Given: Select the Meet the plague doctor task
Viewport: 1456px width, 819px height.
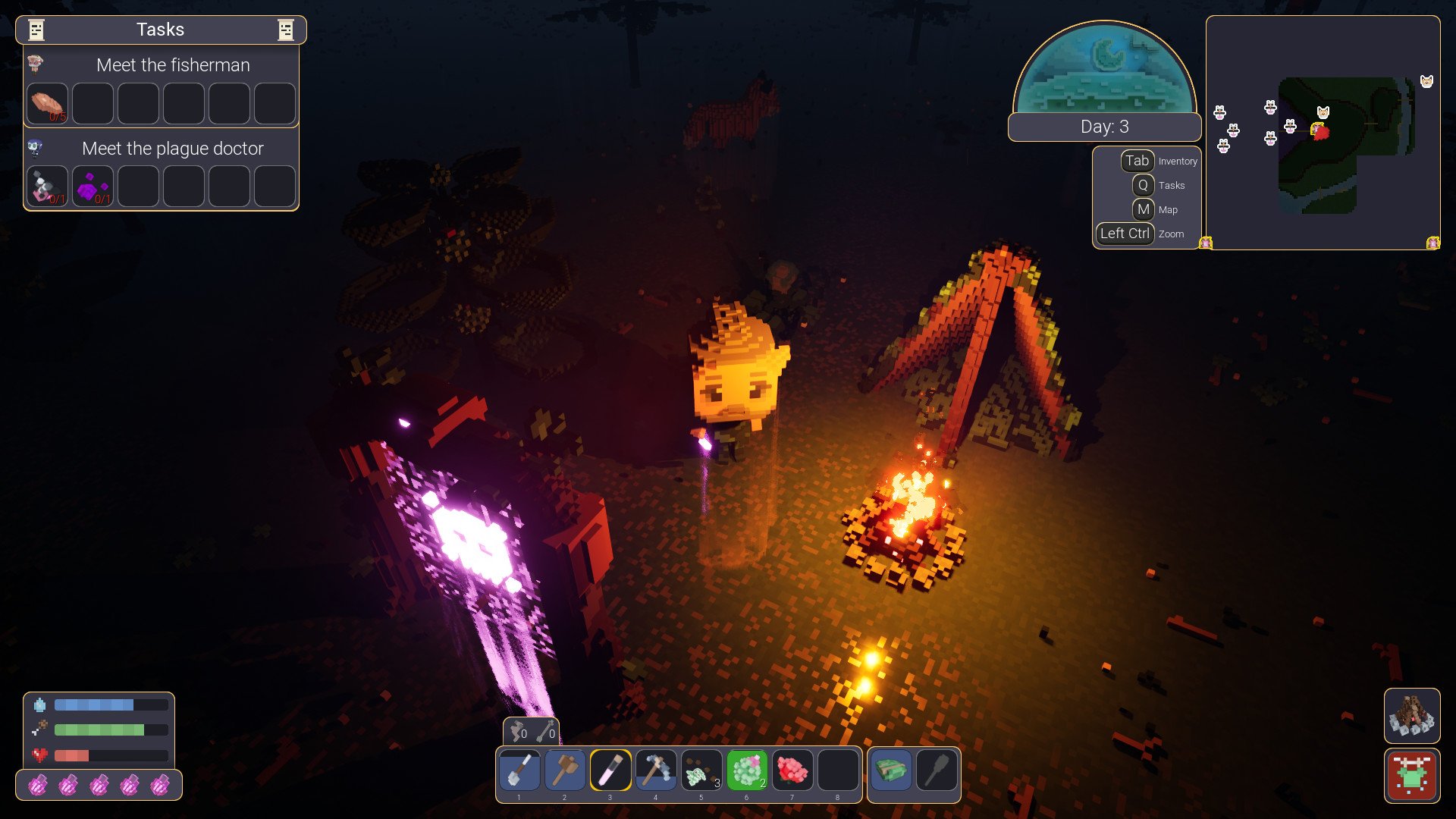Looking at the screenshot, I should click(x=173, y=149).
